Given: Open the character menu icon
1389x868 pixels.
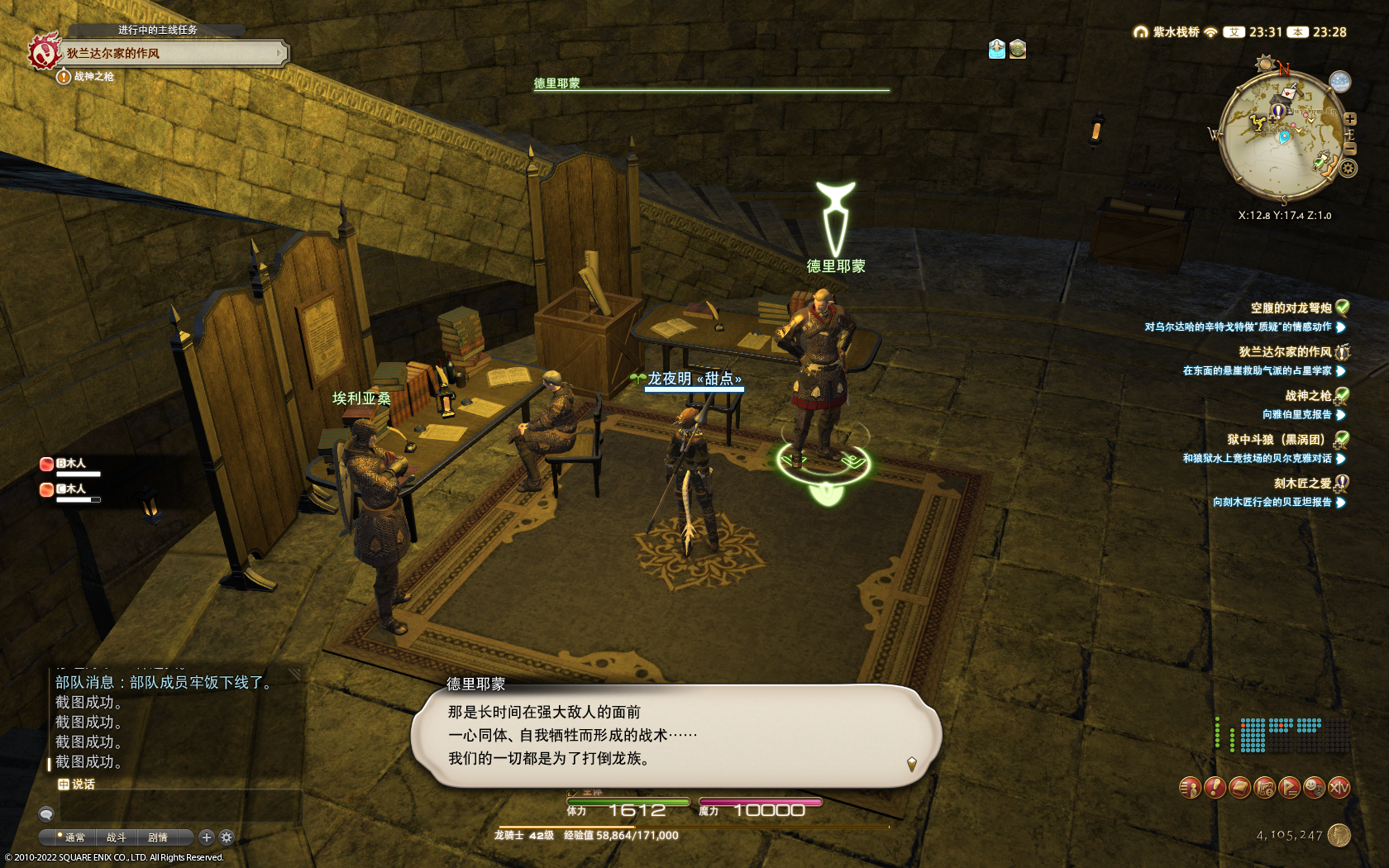Looking at the screenshot, I should [1190, 788].
